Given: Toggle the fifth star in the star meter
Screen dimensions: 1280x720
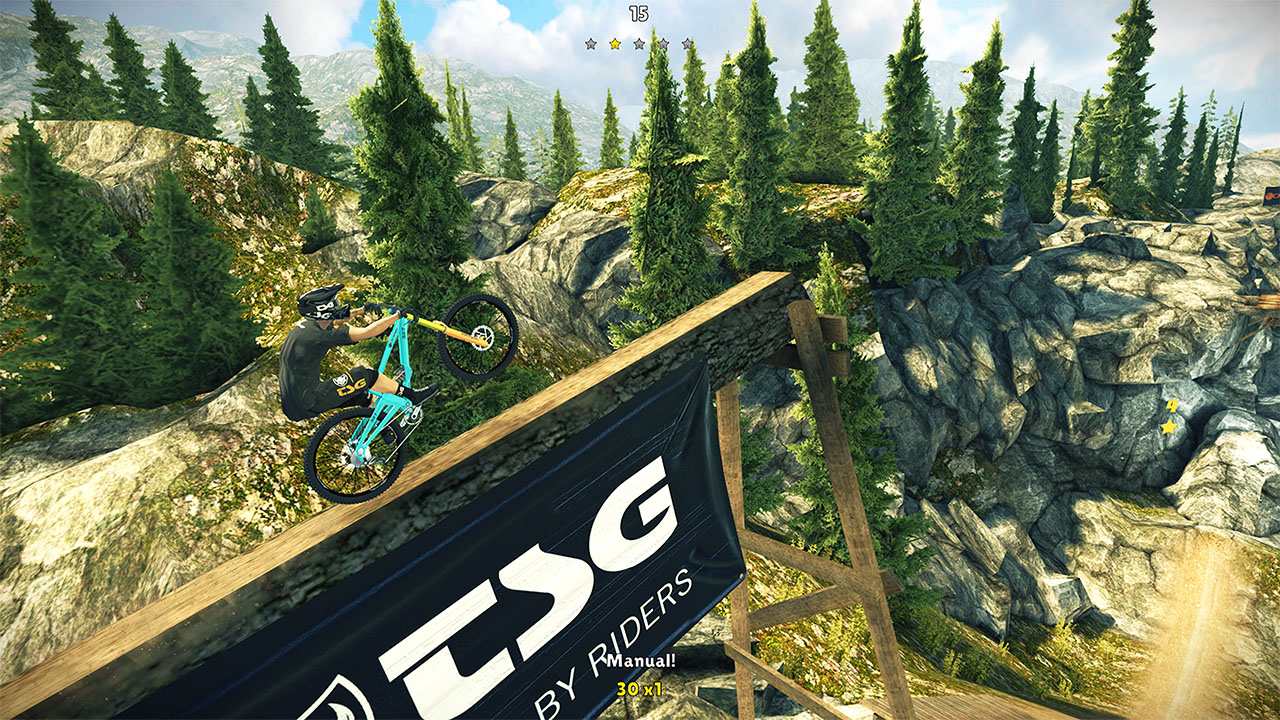Looking at the screenshot, I should [x=688, y=44].
